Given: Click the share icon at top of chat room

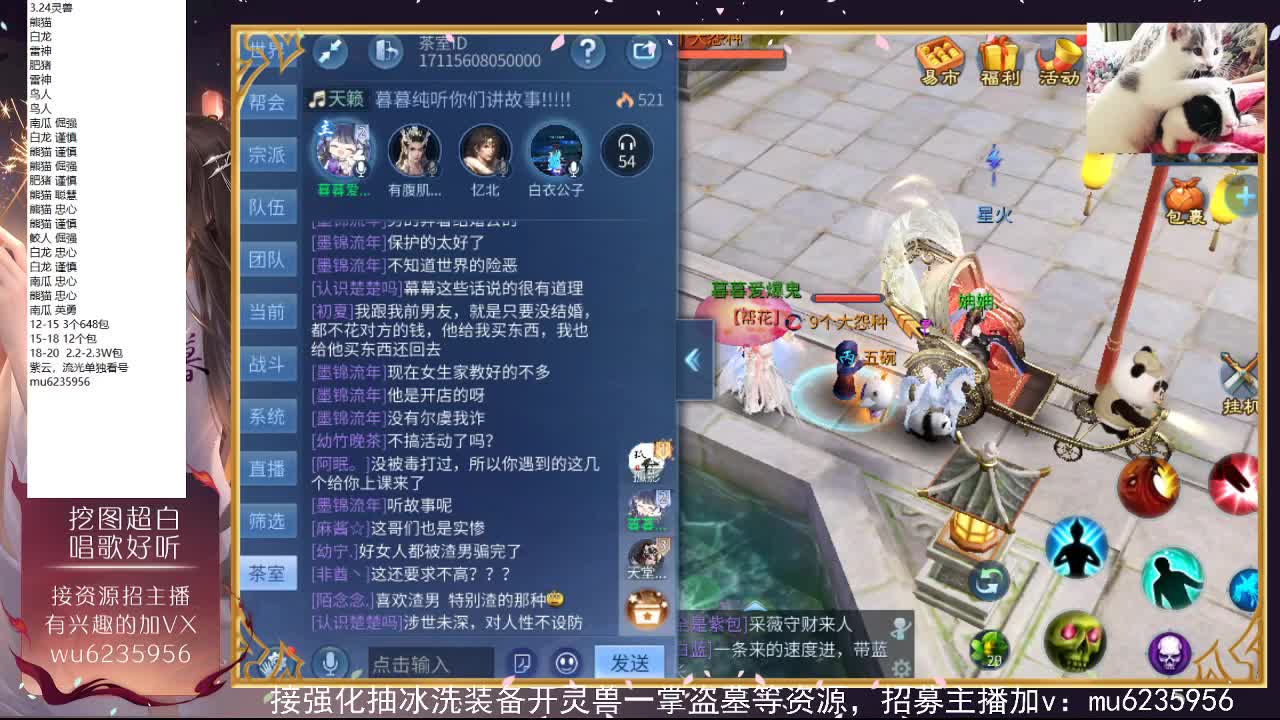Looking at the screenshot, I should point(645,52).
